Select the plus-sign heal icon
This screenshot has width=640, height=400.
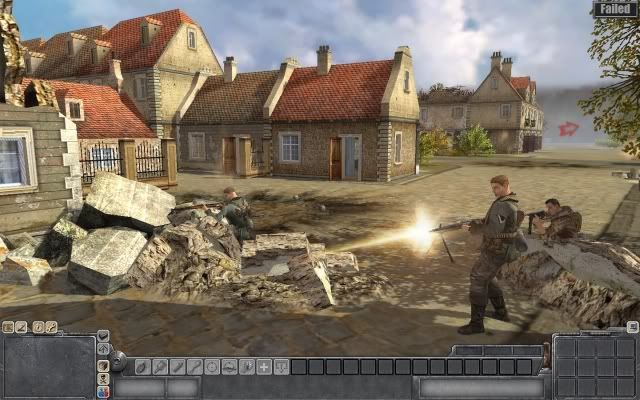[264, 367]
